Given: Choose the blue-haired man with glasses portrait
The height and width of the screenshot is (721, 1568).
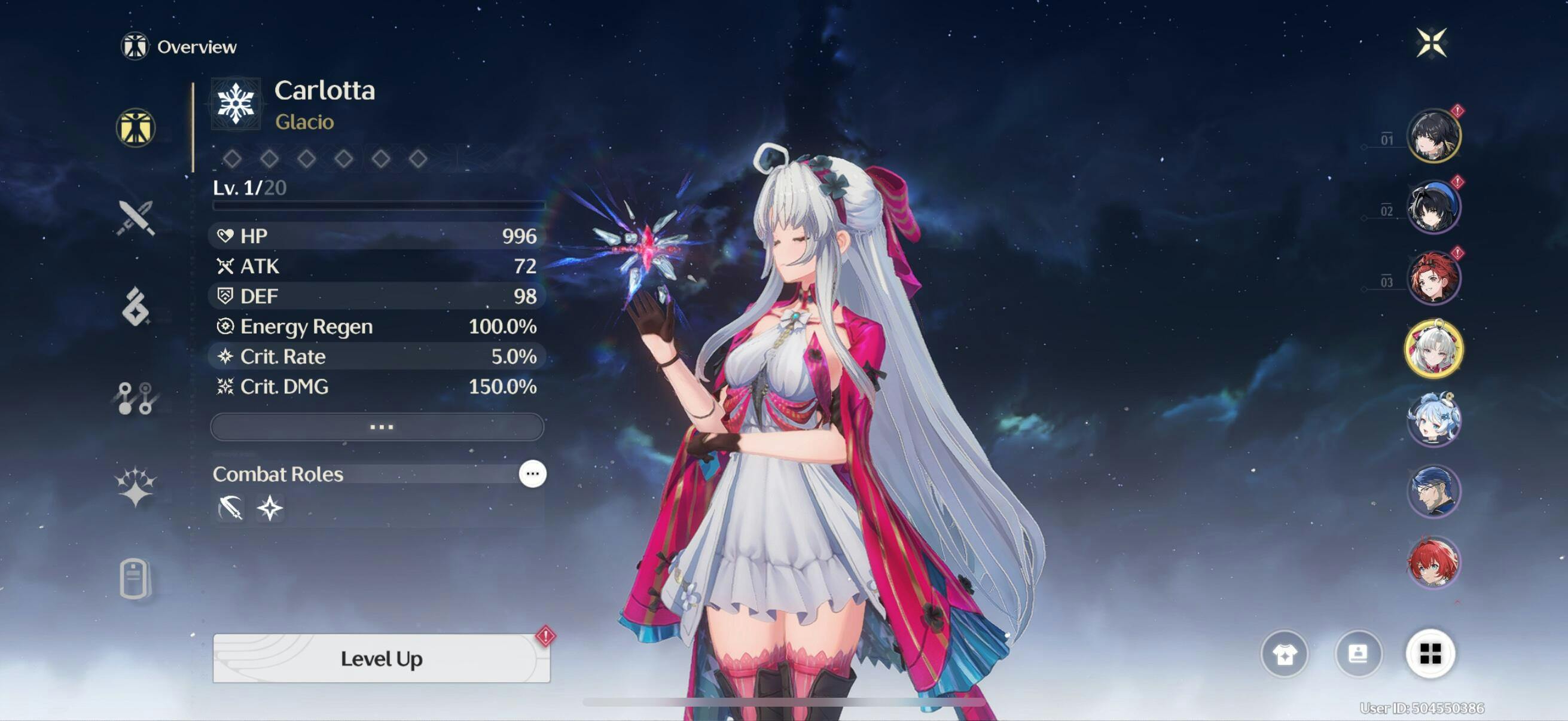Looking at the screenshot, I should (1433, 491).
